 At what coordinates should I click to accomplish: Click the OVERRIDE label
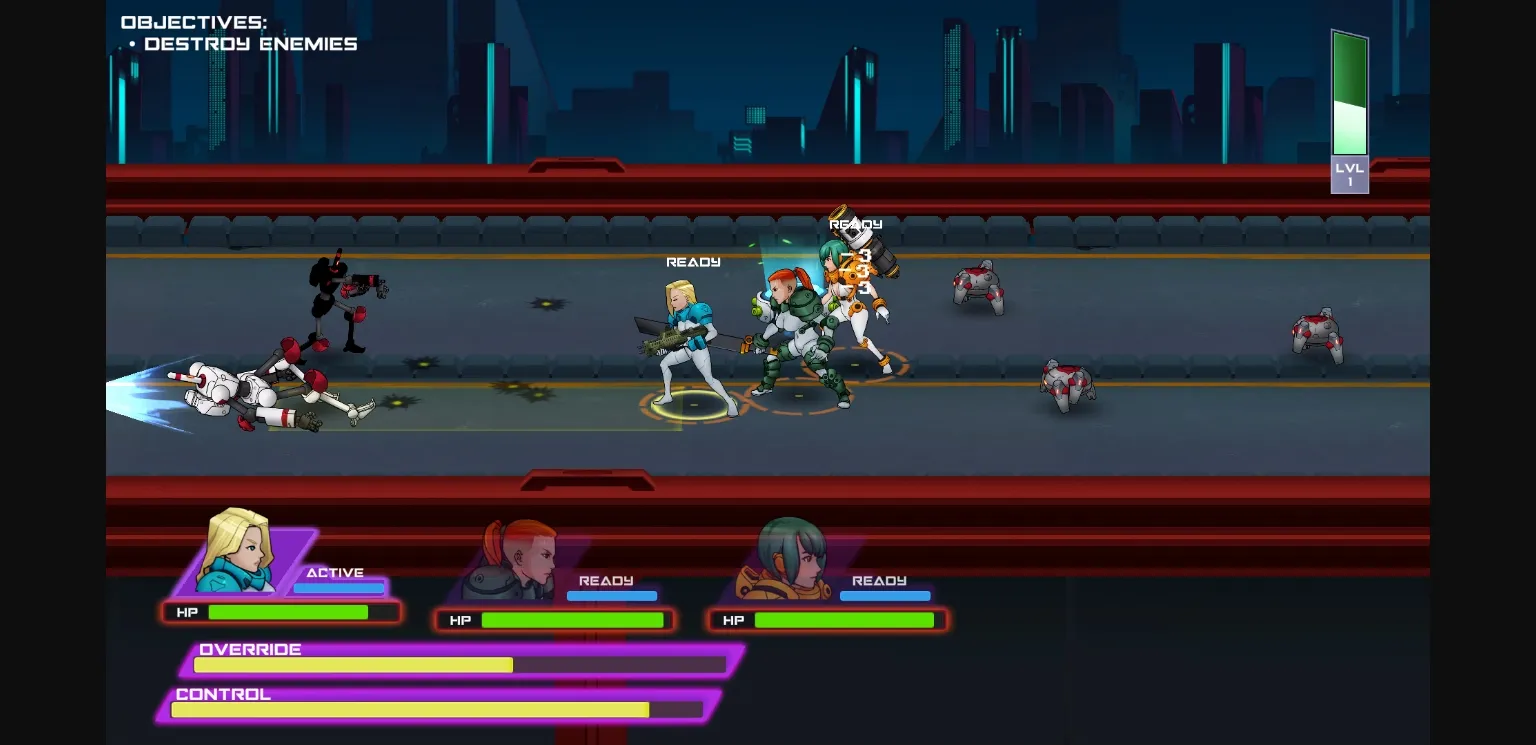point(250,648)
